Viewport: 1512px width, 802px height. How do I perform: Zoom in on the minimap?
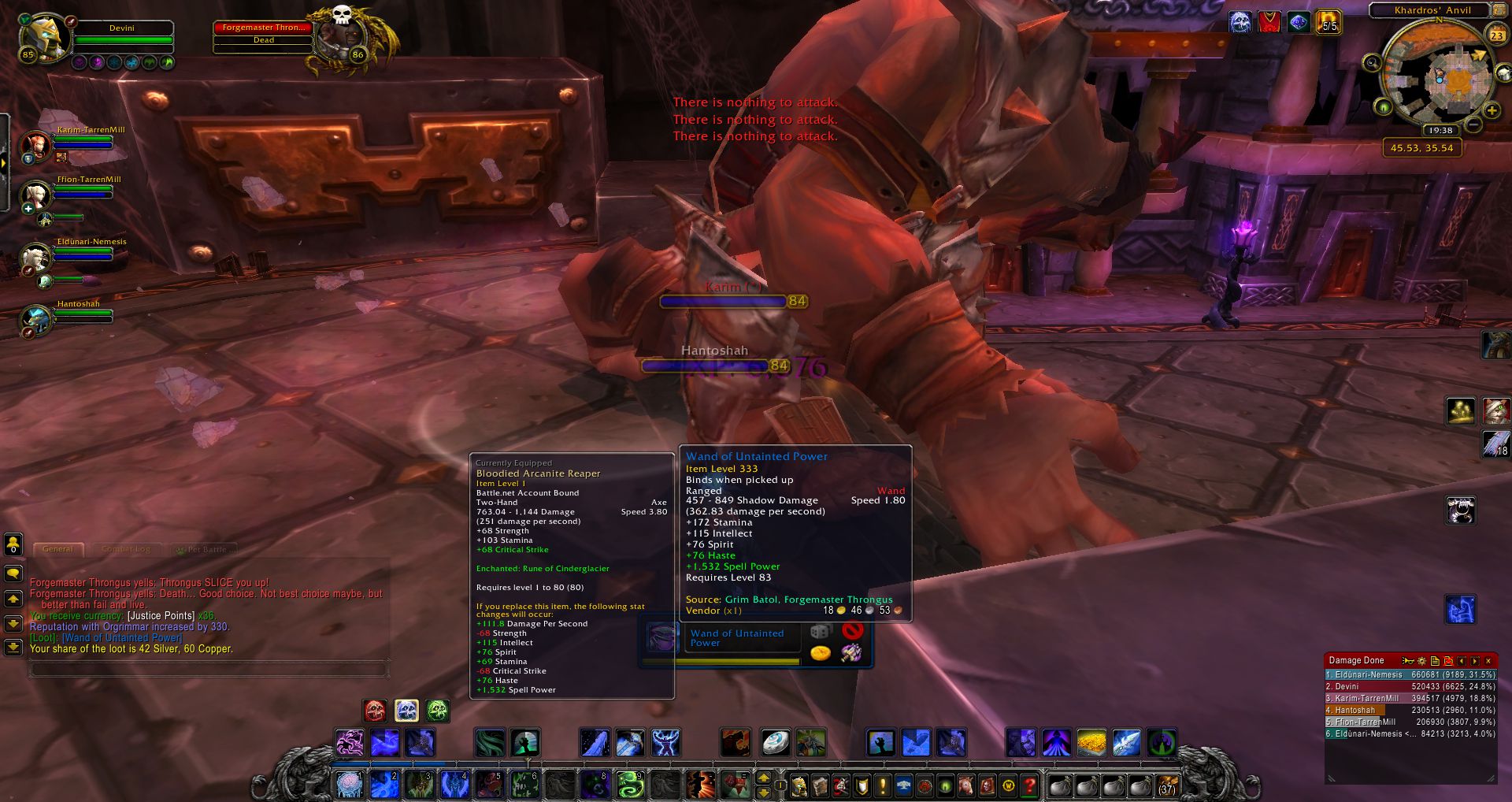coord(1491,111)
